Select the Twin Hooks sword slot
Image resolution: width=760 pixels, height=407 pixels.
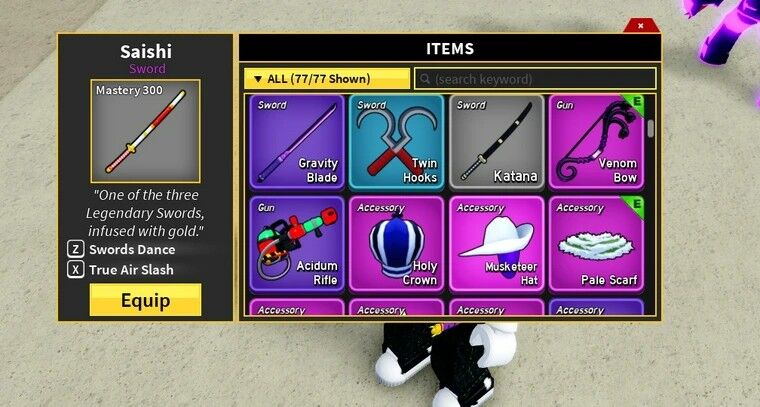[x=396, y=141]
